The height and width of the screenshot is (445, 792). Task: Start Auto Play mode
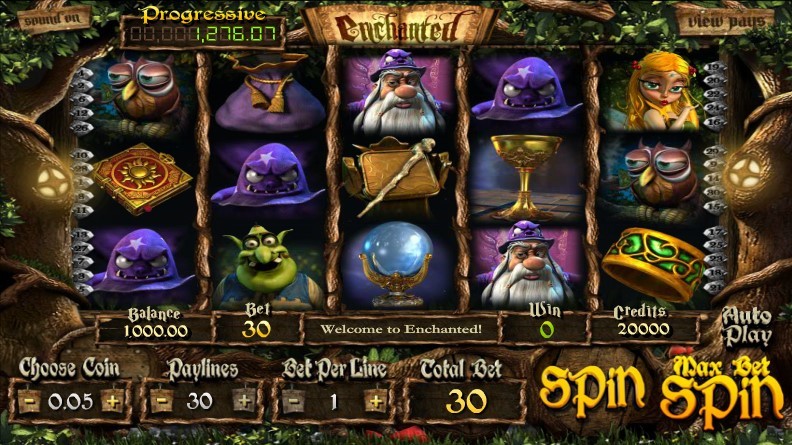click(747, 327)
